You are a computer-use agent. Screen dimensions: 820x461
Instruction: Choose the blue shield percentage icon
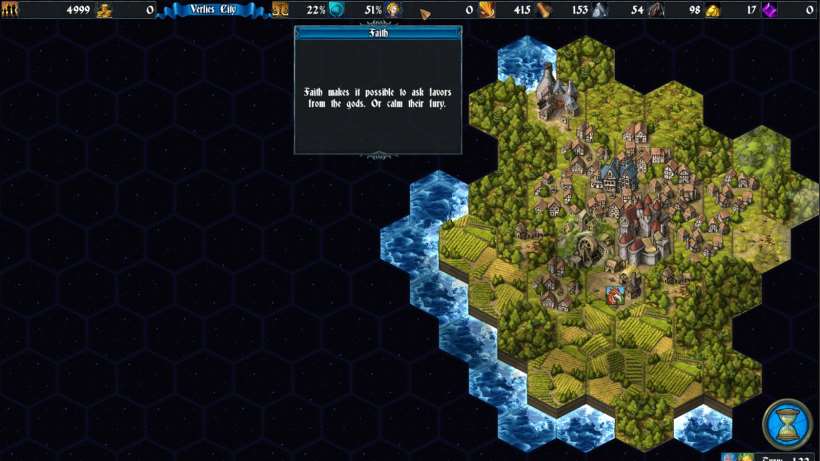[x=337, y=10]
